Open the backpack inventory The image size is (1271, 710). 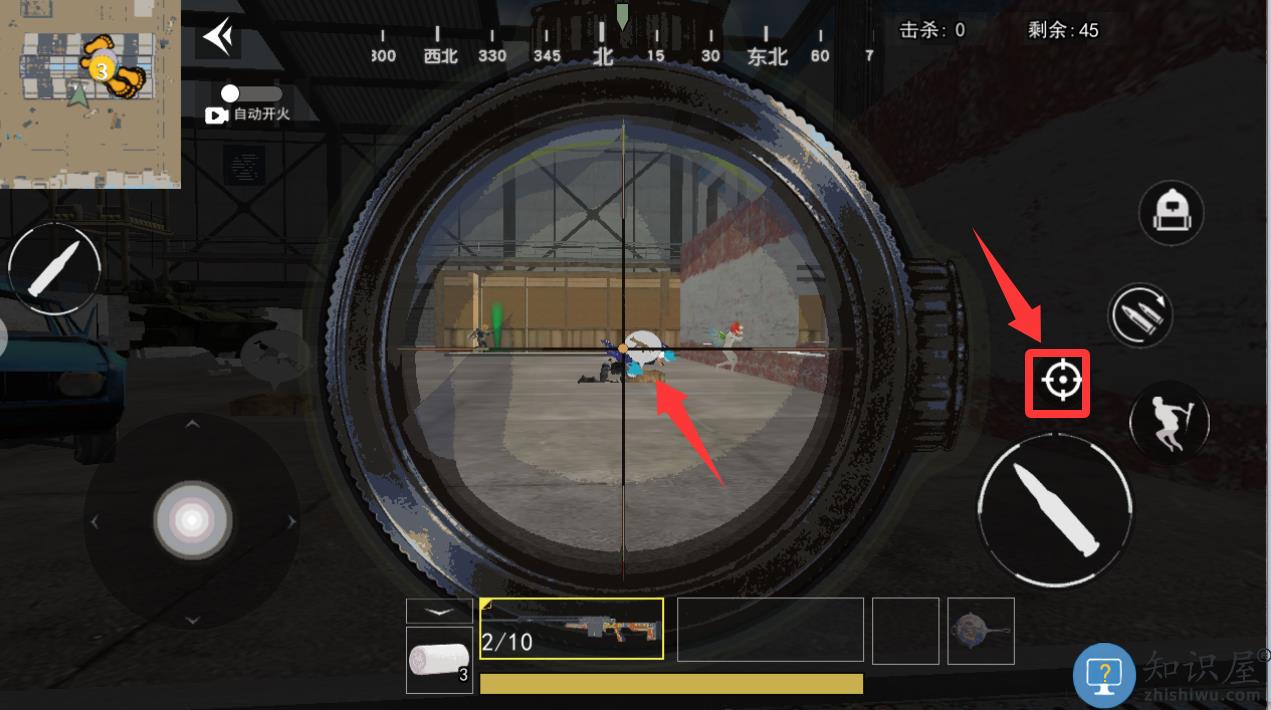click(x=1170, y=212)
